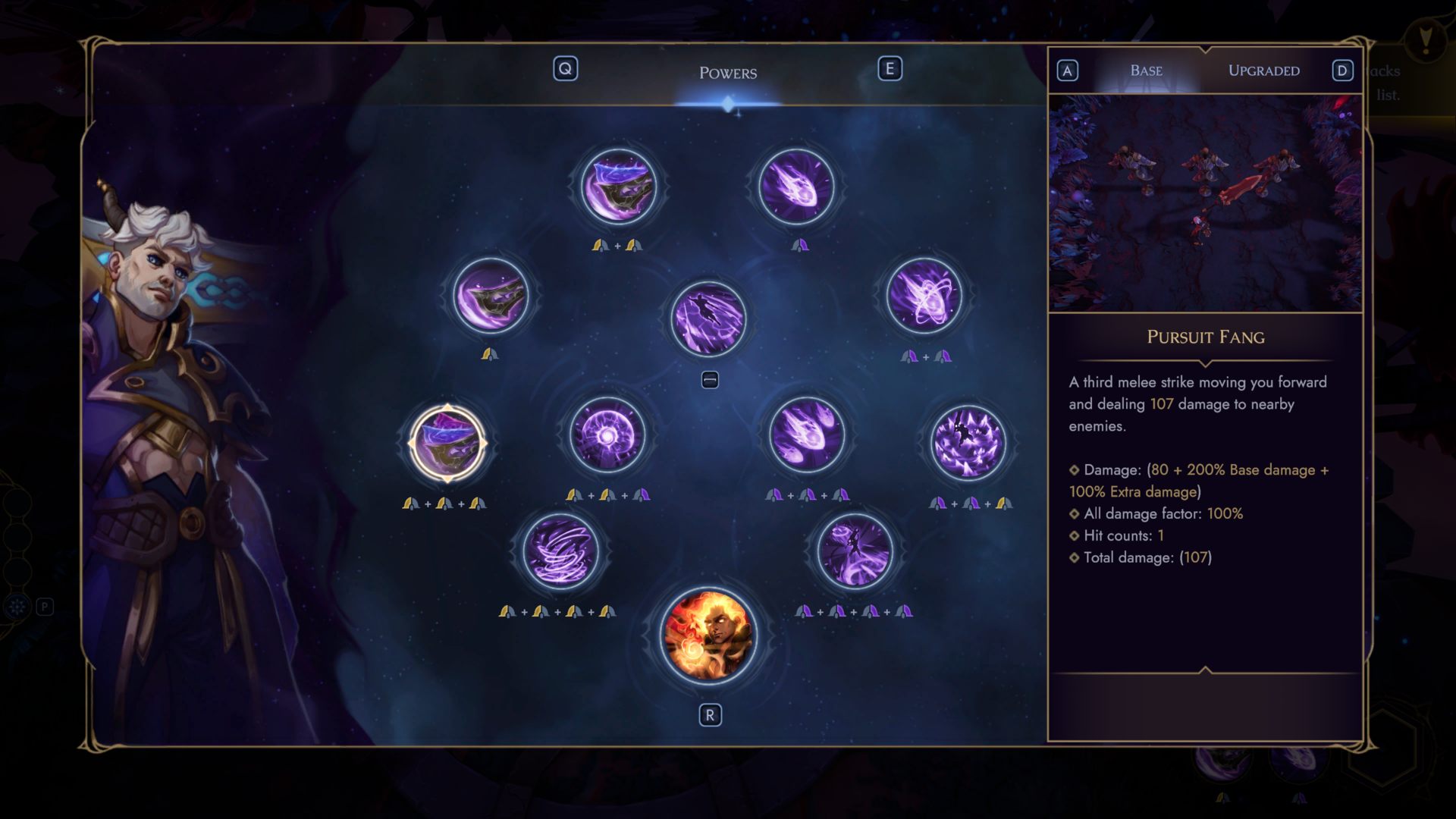Select the purple whirlwind power
This screenshot has height=819, width=1456.
tap(560, 551)
